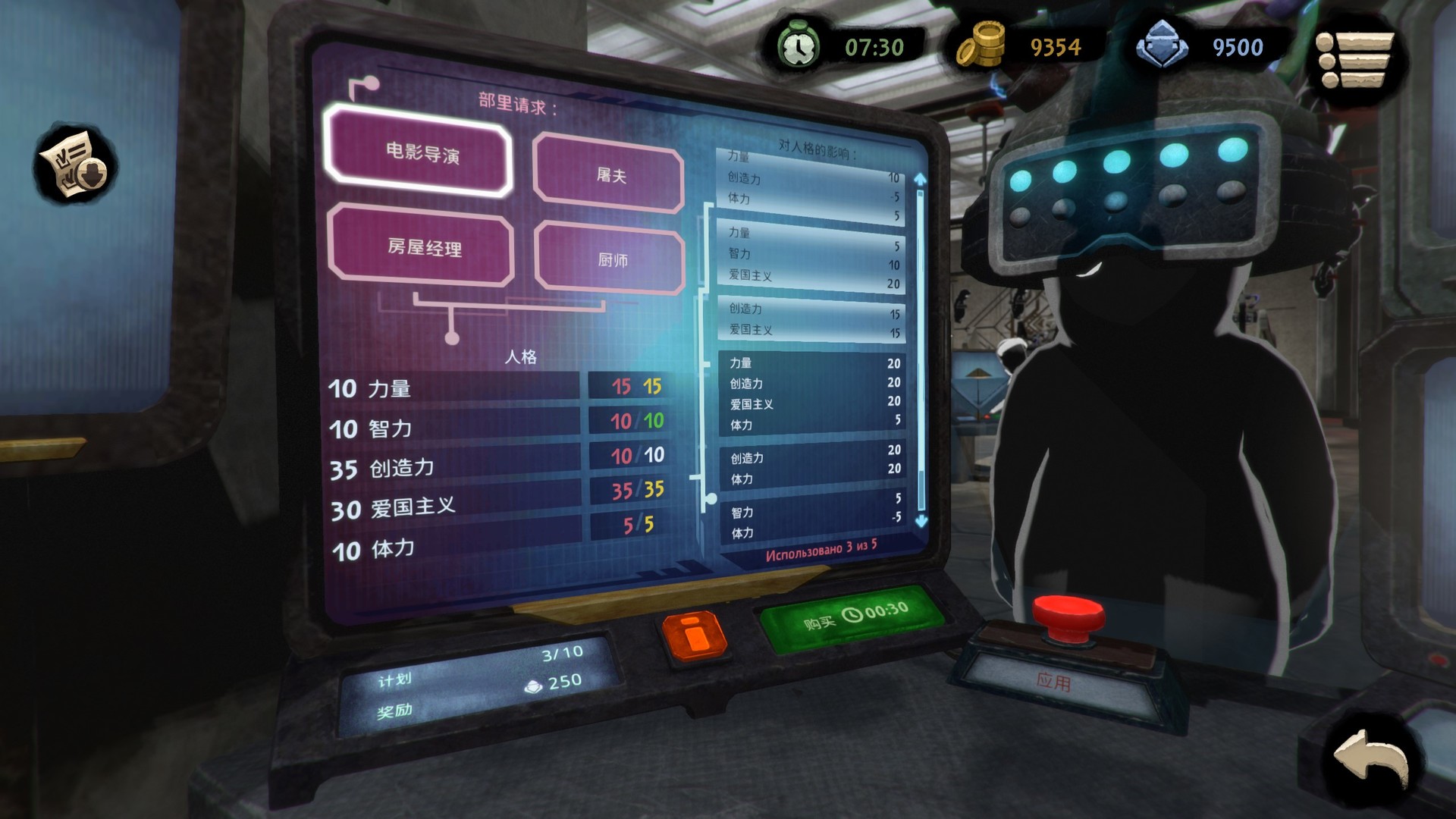The image size is (1456, 819).
Task: Click the blue up arrow in effects panel
Action: pyautogui.click(x=919, y=178)
